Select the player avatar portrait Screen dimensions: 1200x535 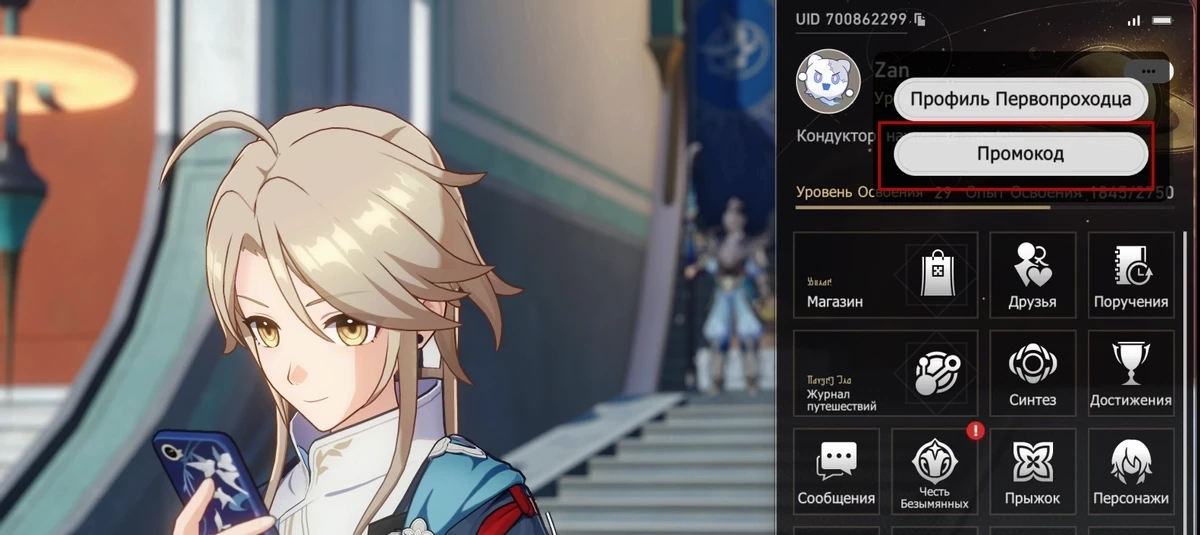(828, 81)
